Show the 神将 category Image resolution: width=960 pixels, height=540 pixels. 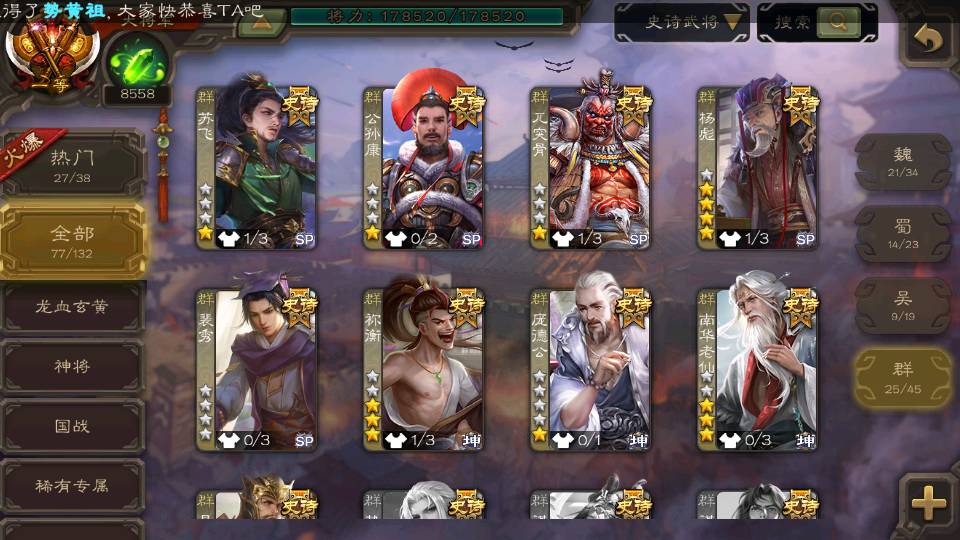click(72, 367)
